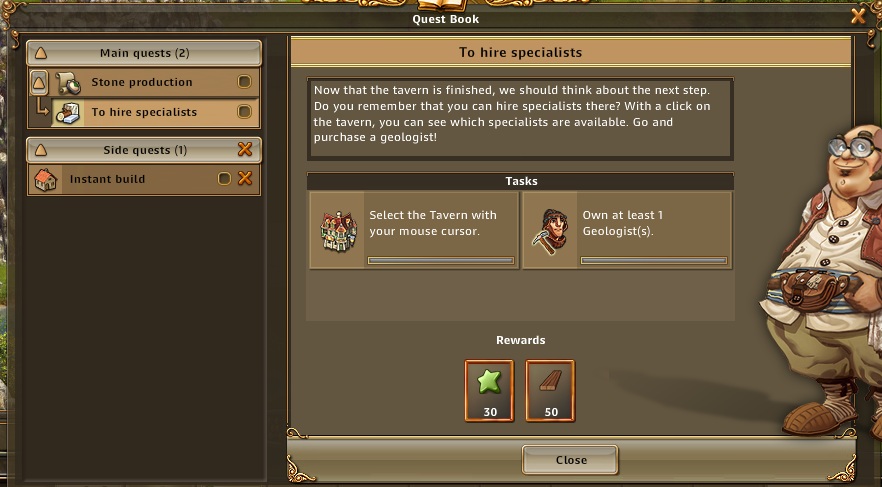Viewport: 882px width, 487px height.
Task: Toggle the Instant build tracking checkbox
Action: 224,179
